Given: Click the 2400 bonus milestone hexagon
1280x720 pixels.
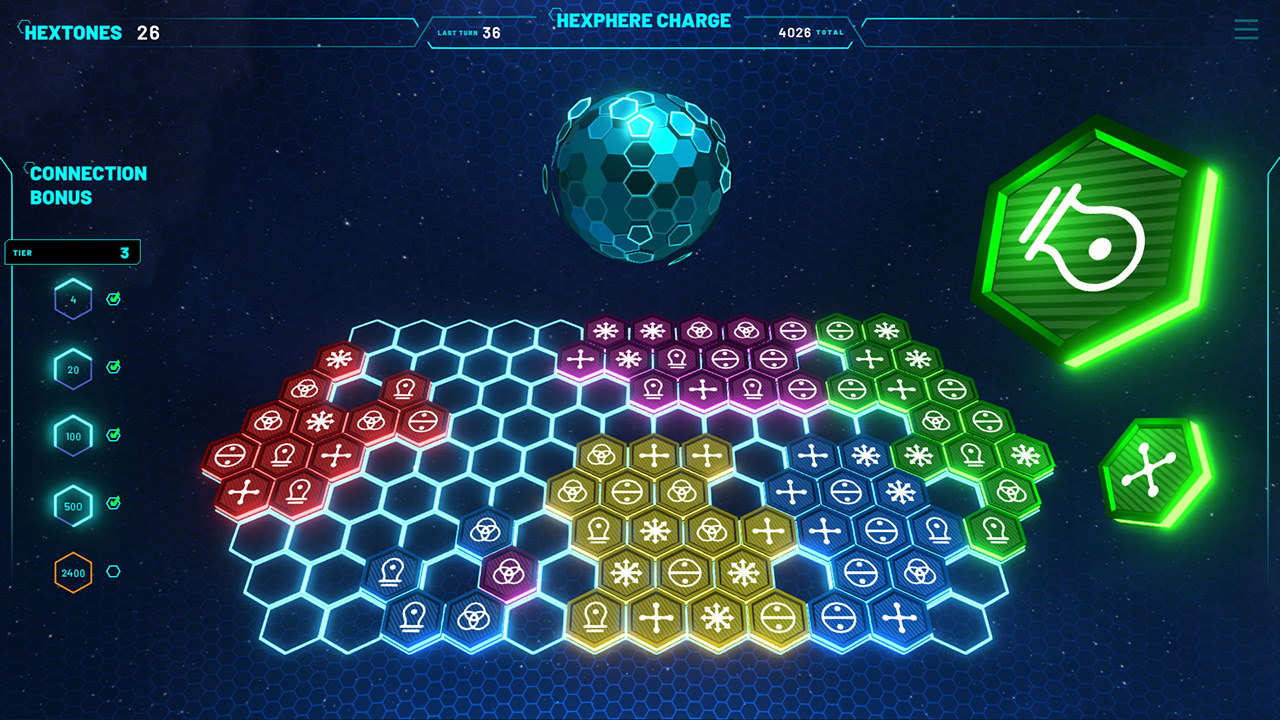Looking at the screenshot, I should (x=71, y=574).
